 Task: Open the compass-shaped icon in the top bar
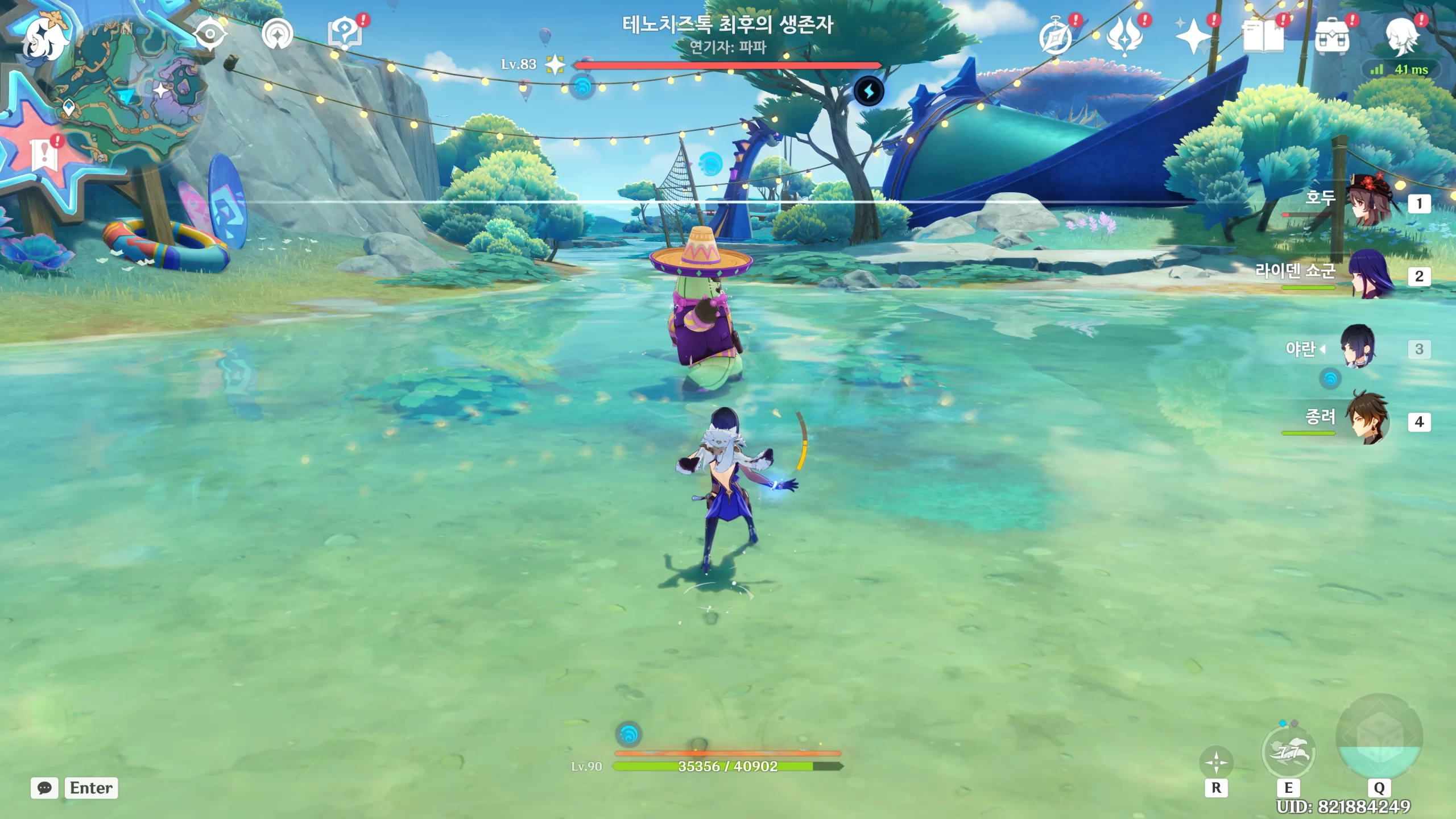tap(1056, 36)
